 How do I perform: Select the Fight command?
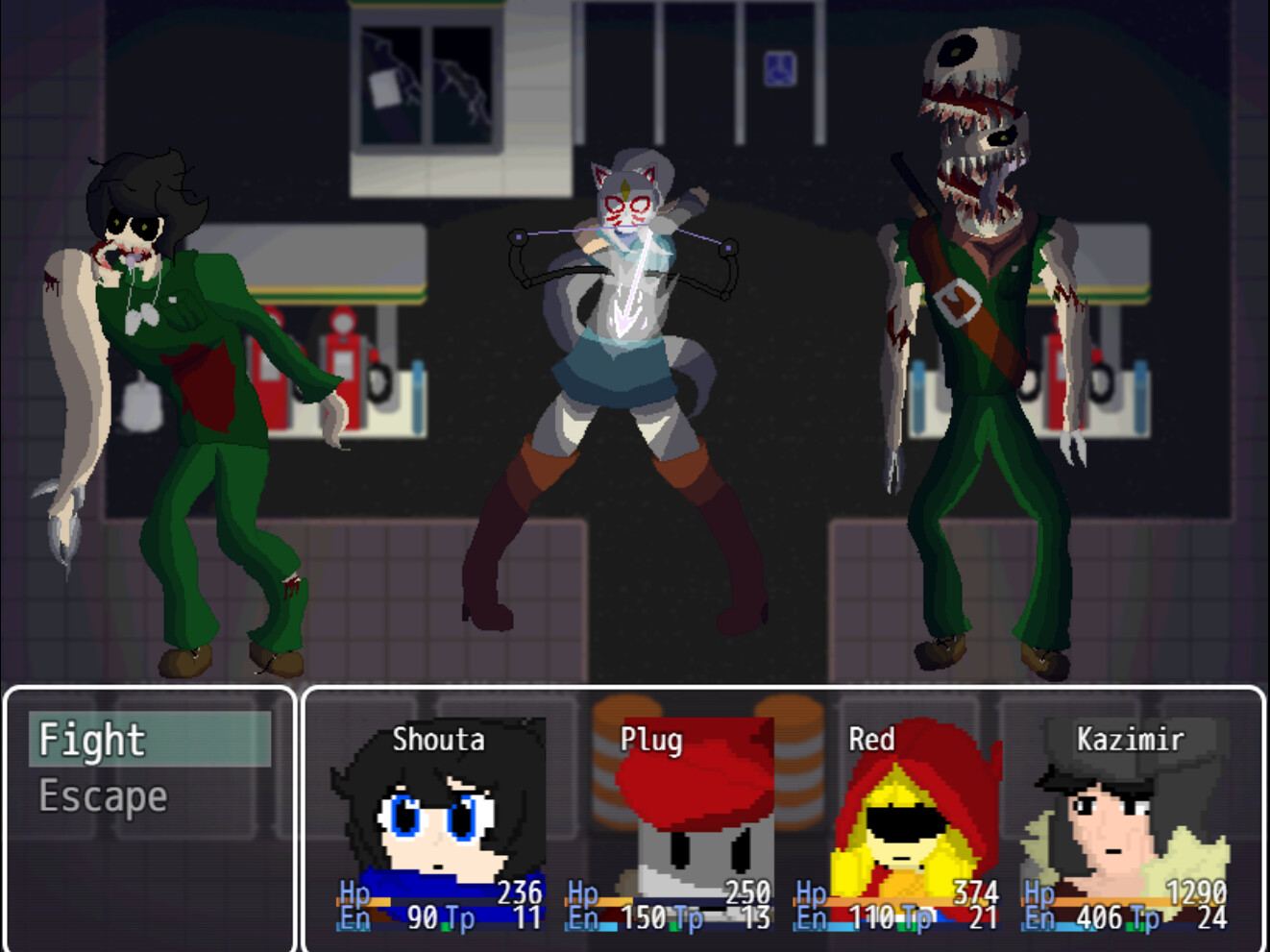tap(93, 740)
